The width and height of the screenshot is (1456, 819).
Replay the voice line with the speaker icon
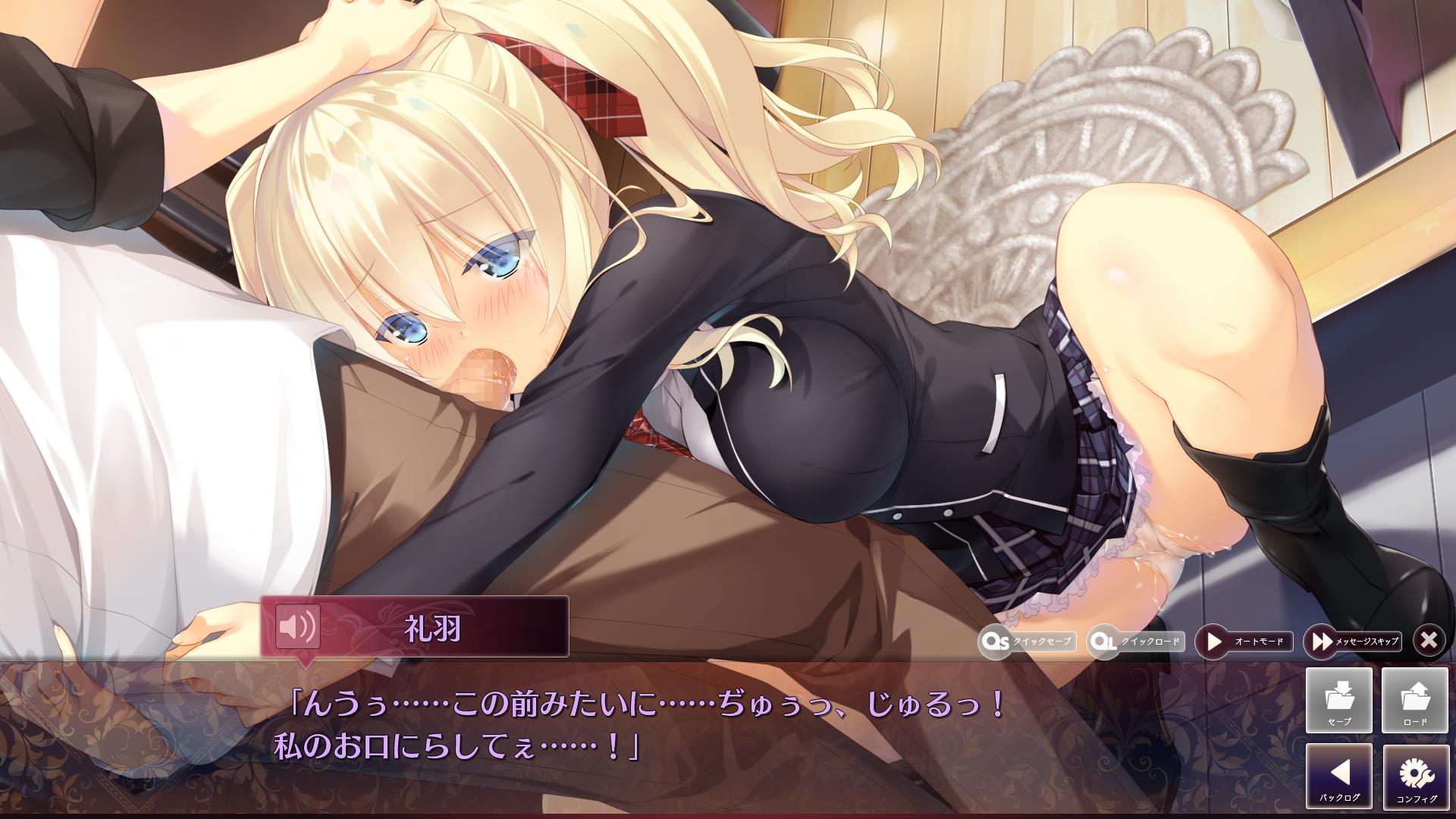tap(297, 626)
